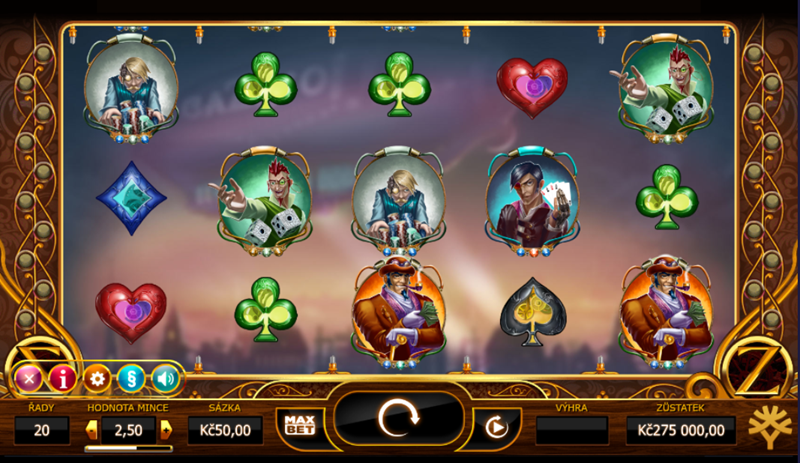800x463 pixels.
Task: Decrease coin value with the left arrow
Action: coord(92,430)
